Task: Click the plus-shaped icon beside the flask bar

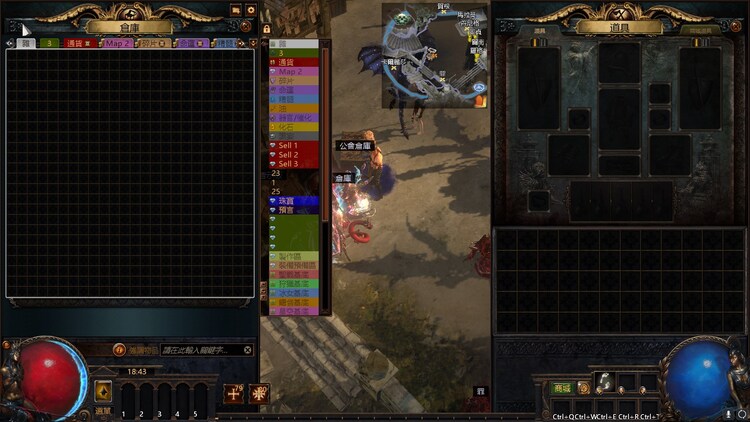Action: (233, 392)
